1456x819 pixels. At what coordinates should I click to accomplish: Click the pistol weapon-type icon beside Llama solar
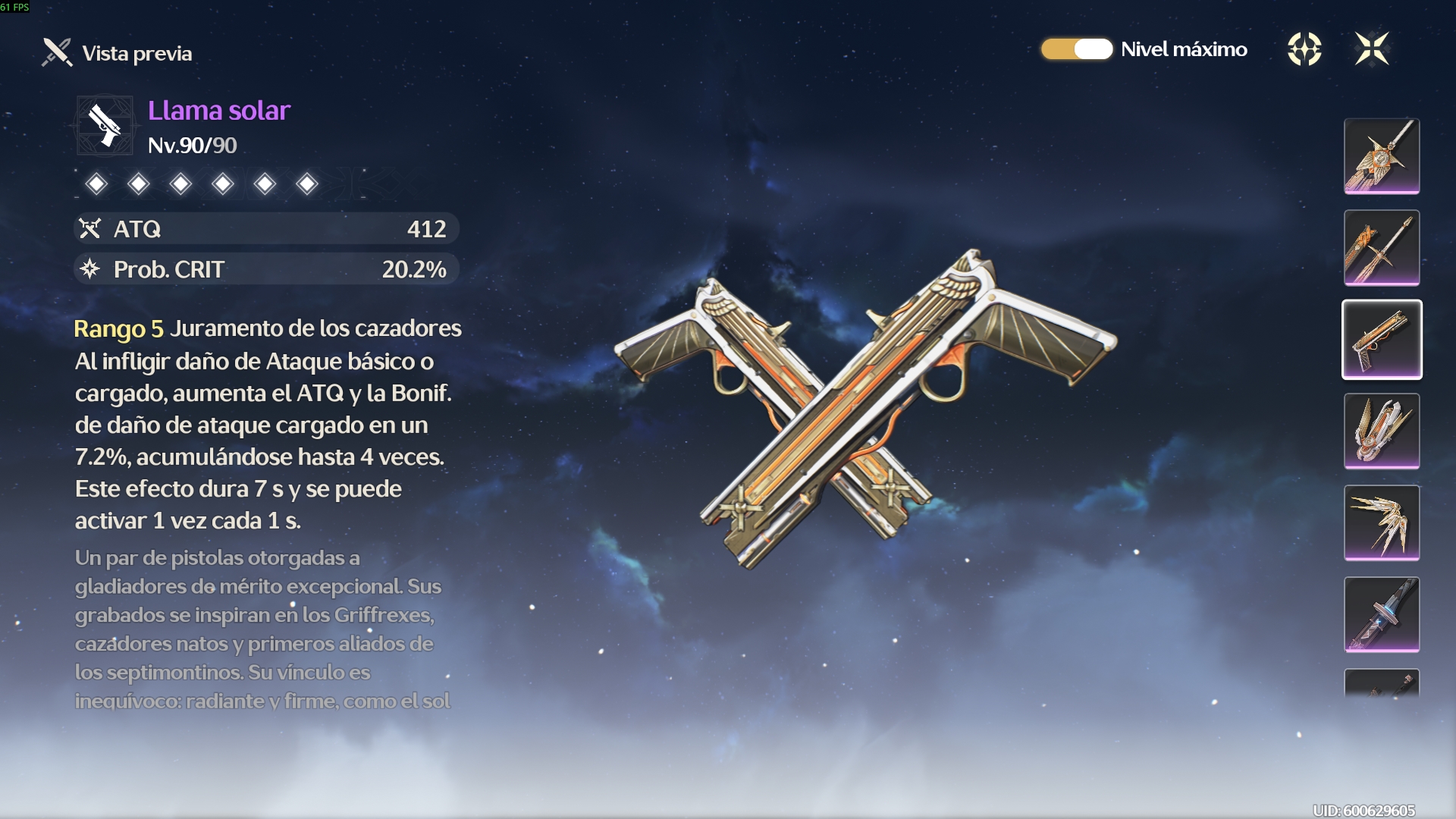coord(105,125)
